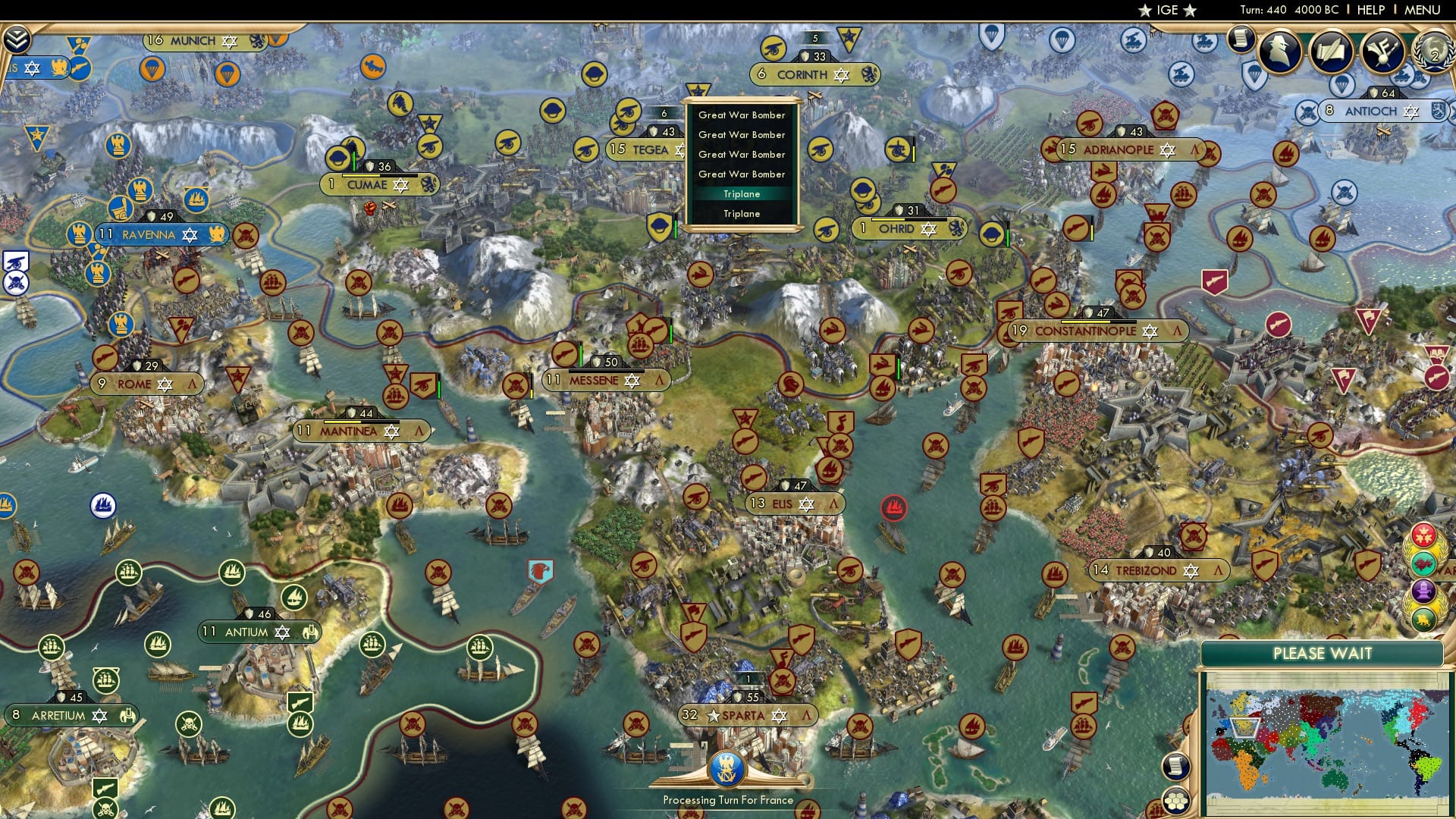This screenshot has width=1456, height=819.
Task: Click the purple religion notification on right edge
Action: pos(1424,591)
